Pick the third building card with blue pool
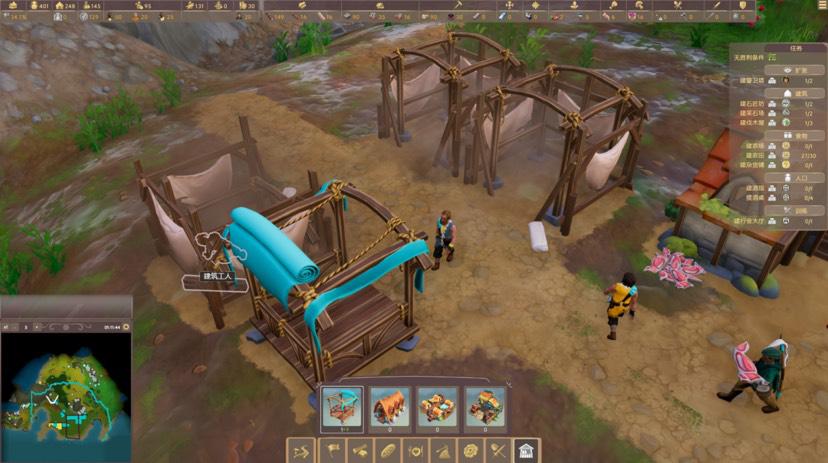Image resolution: width=828 pixels, height=463 pixels. [x=437, y=408]
